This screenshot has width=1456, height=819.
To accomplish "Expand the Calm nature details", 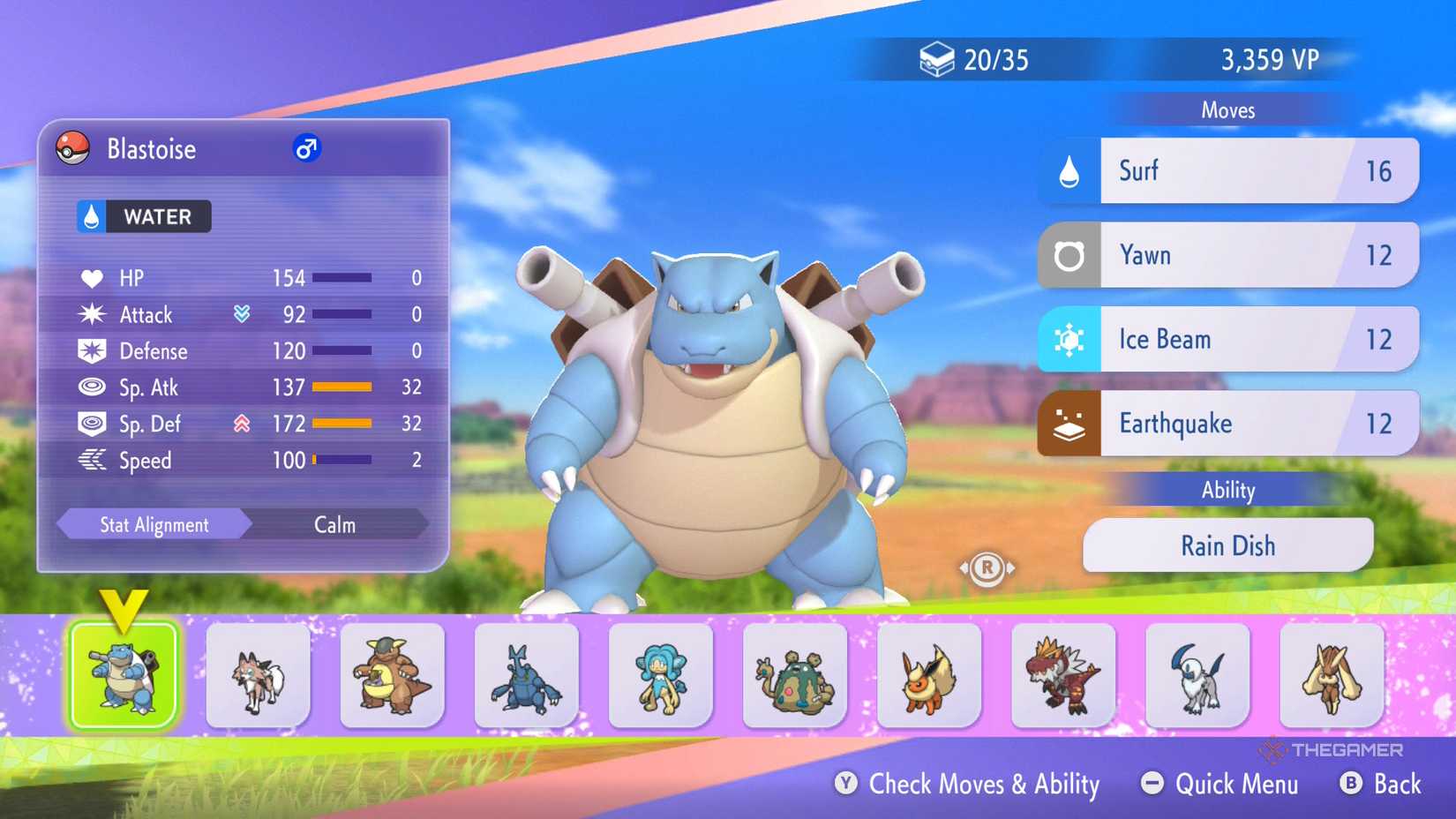I will (x=333, y=524).
